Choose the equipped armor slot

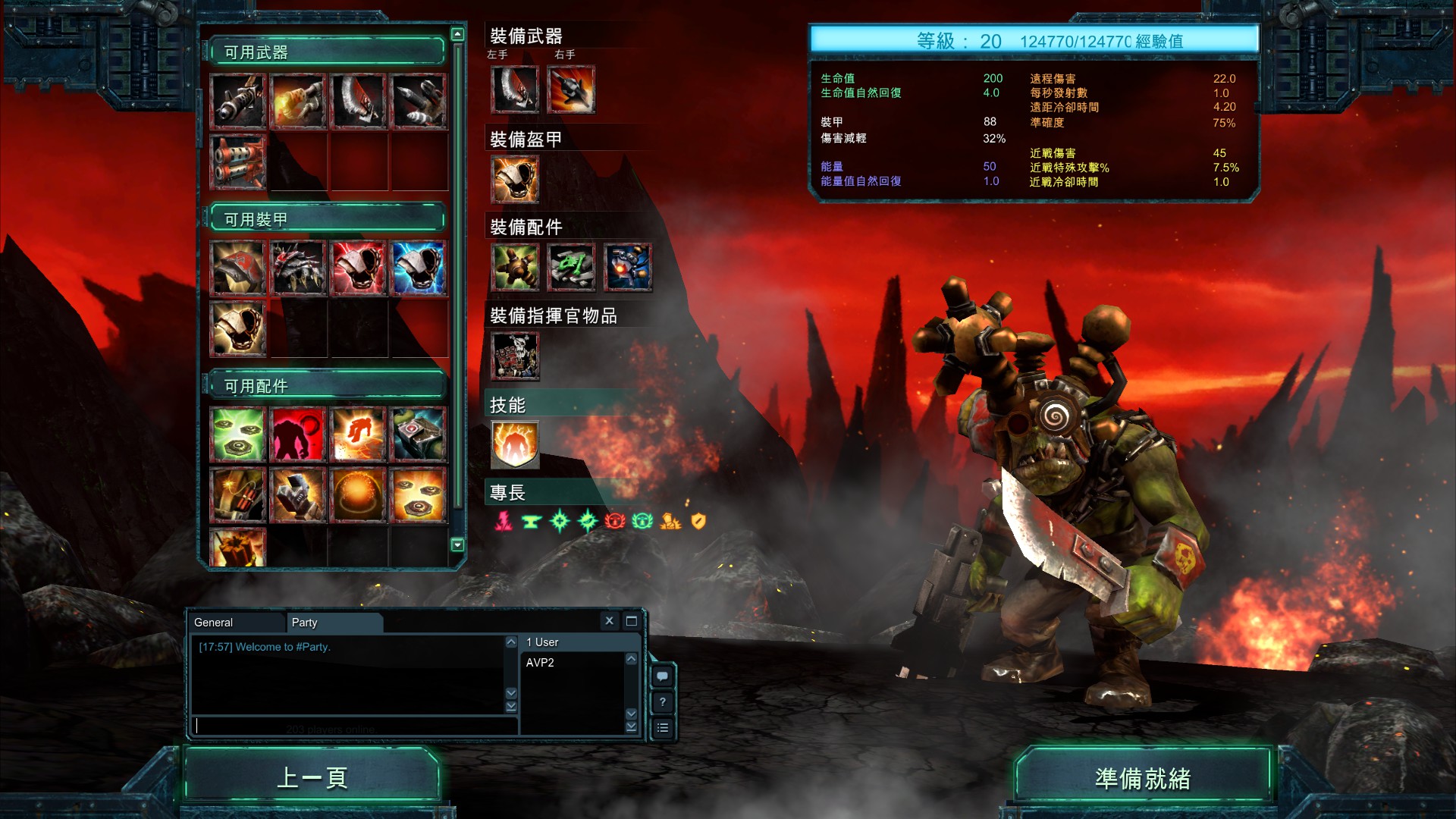(x=515, y=180)
